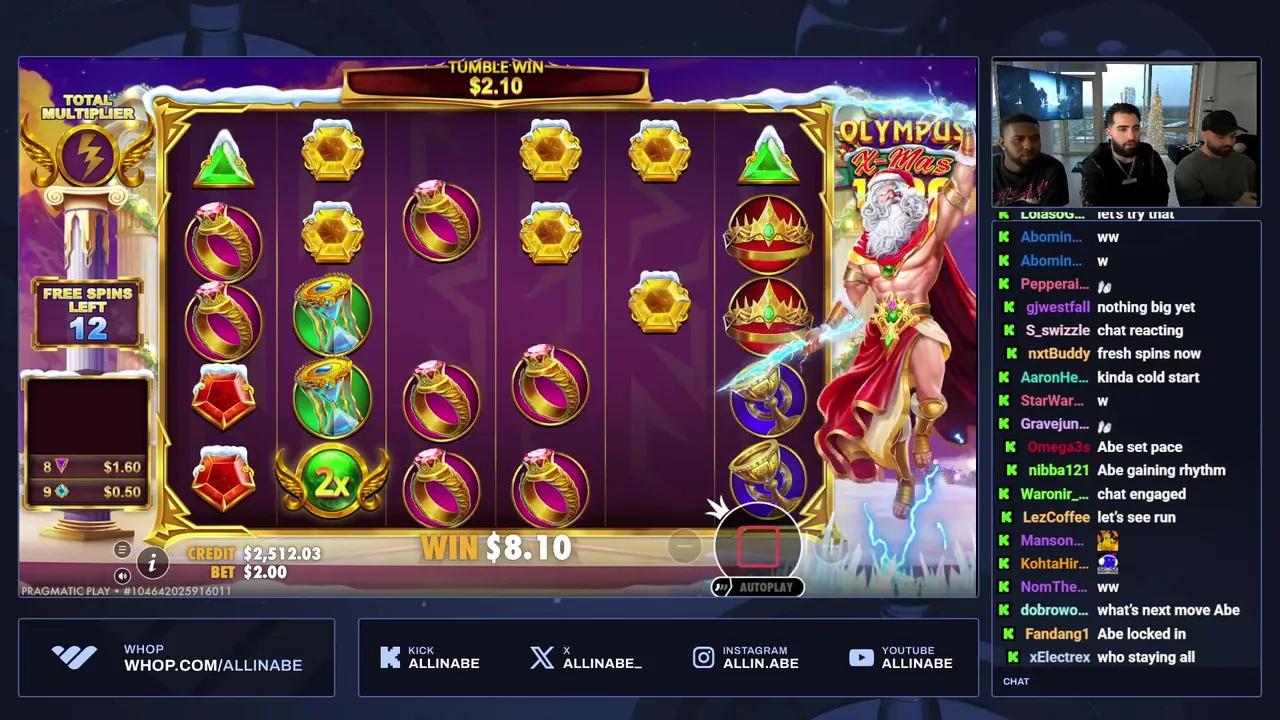
Task: Open the slot game hamburger menu
Action: coord(122,548)
